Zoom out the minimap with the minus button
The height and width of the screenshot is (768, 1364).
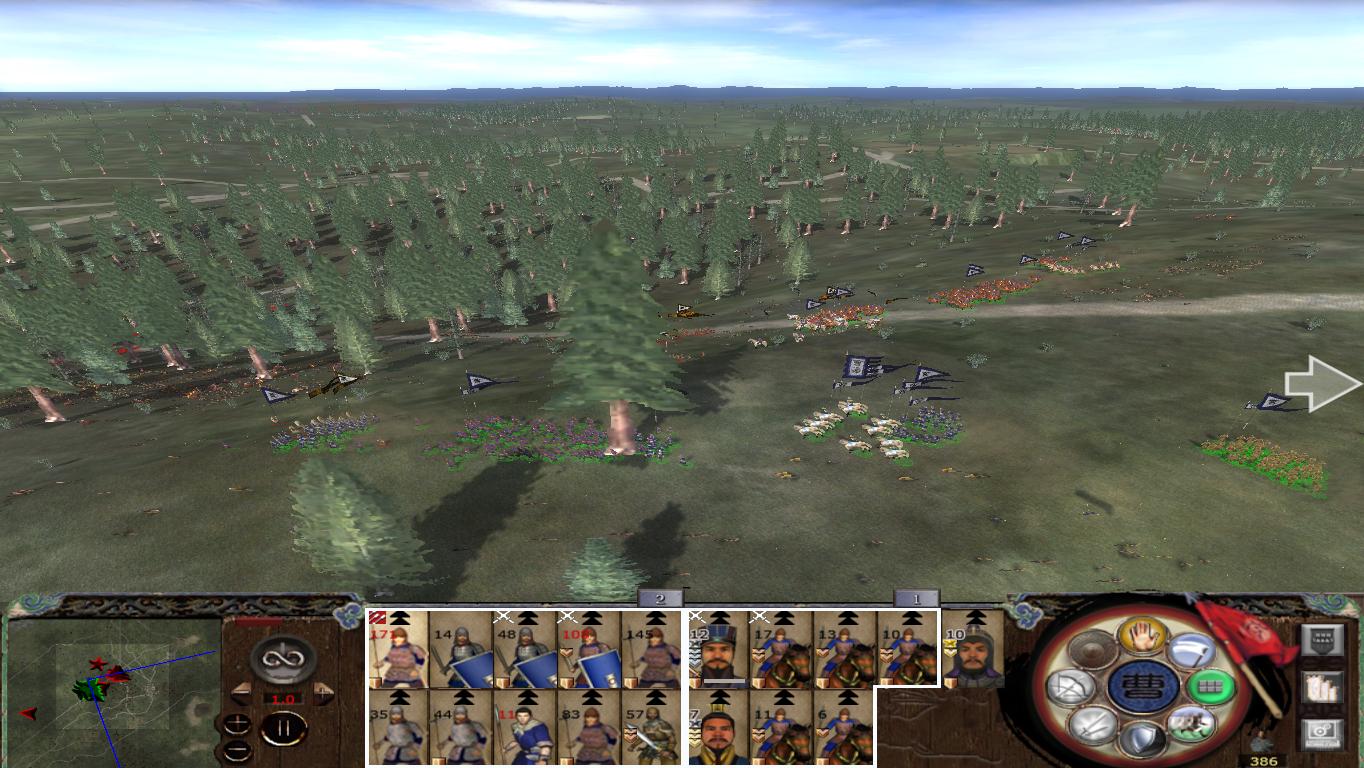[x=238, y=750]
